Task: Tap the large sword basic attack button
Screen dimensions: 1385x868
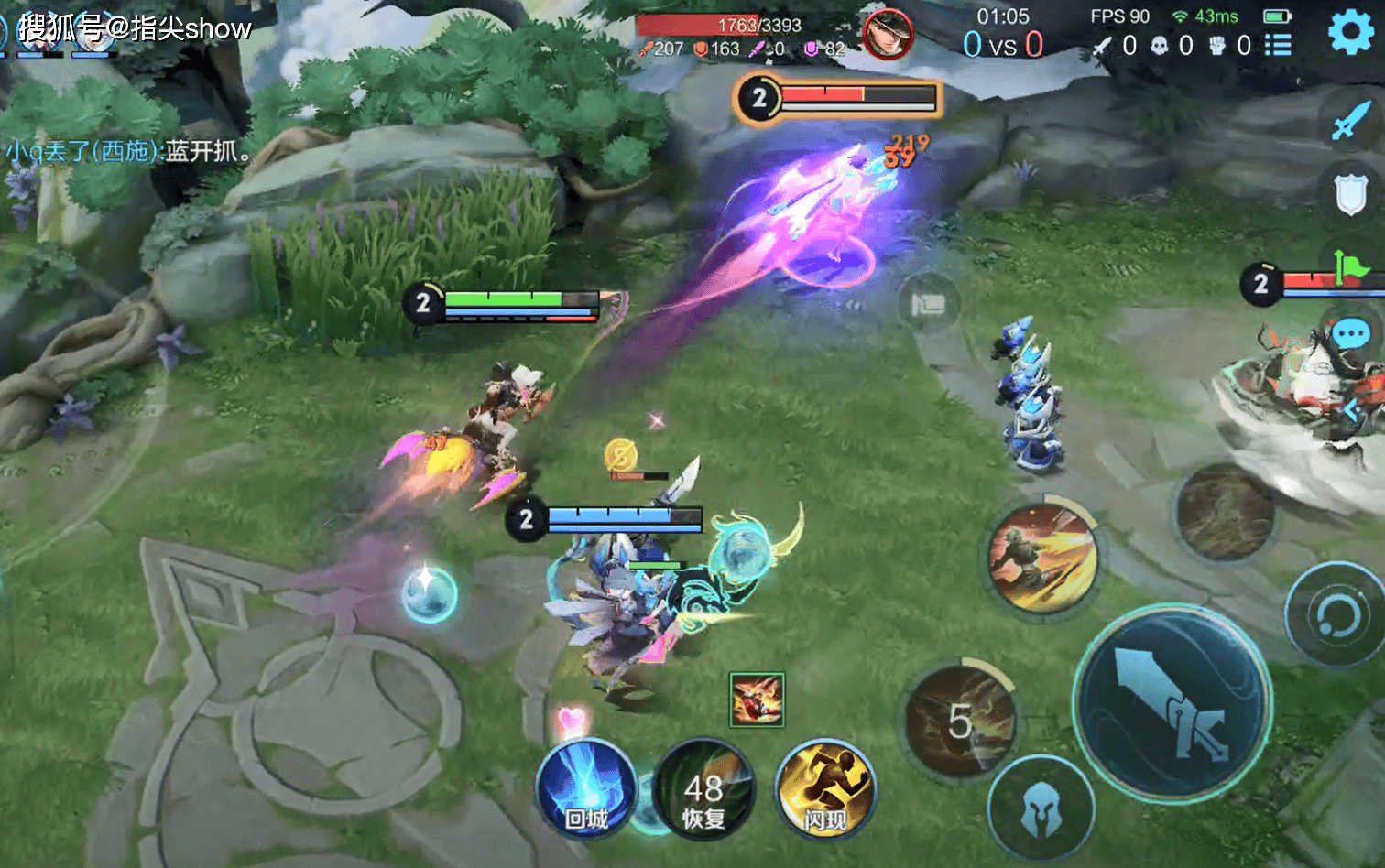Action: tap(1172, 703)
